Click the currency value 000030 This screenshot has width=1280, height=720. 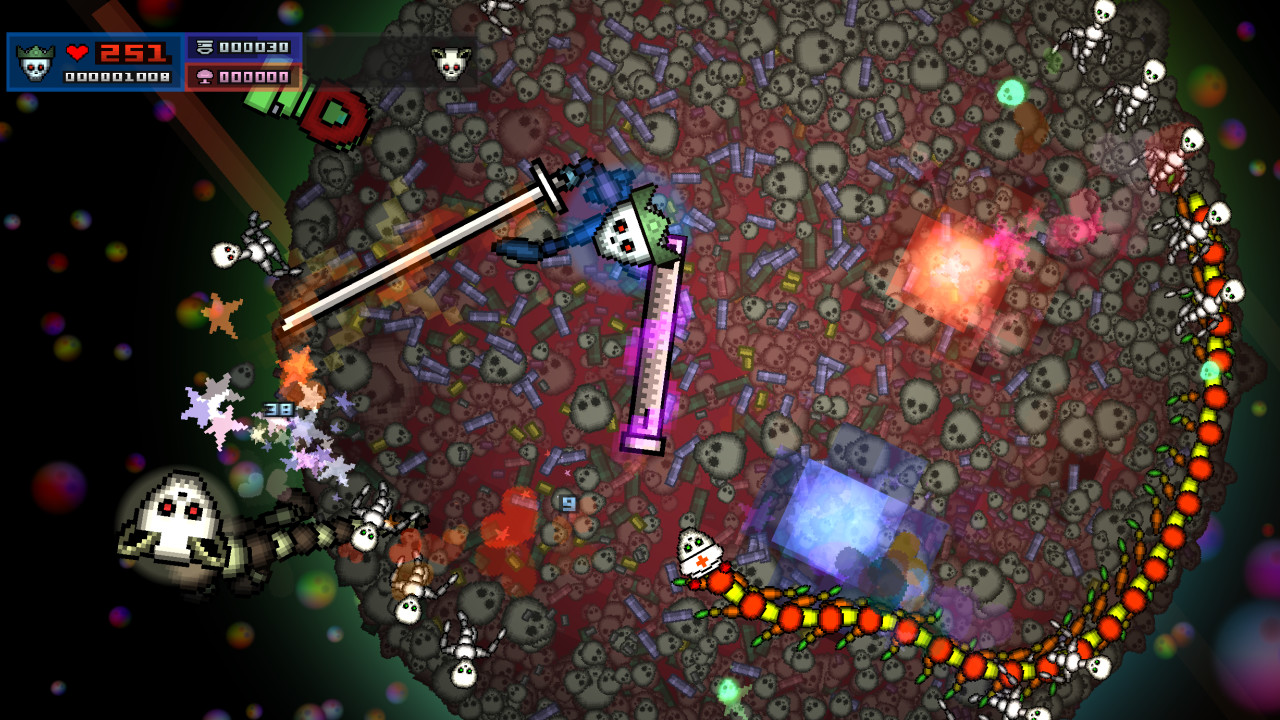click(x=254, y=45)
